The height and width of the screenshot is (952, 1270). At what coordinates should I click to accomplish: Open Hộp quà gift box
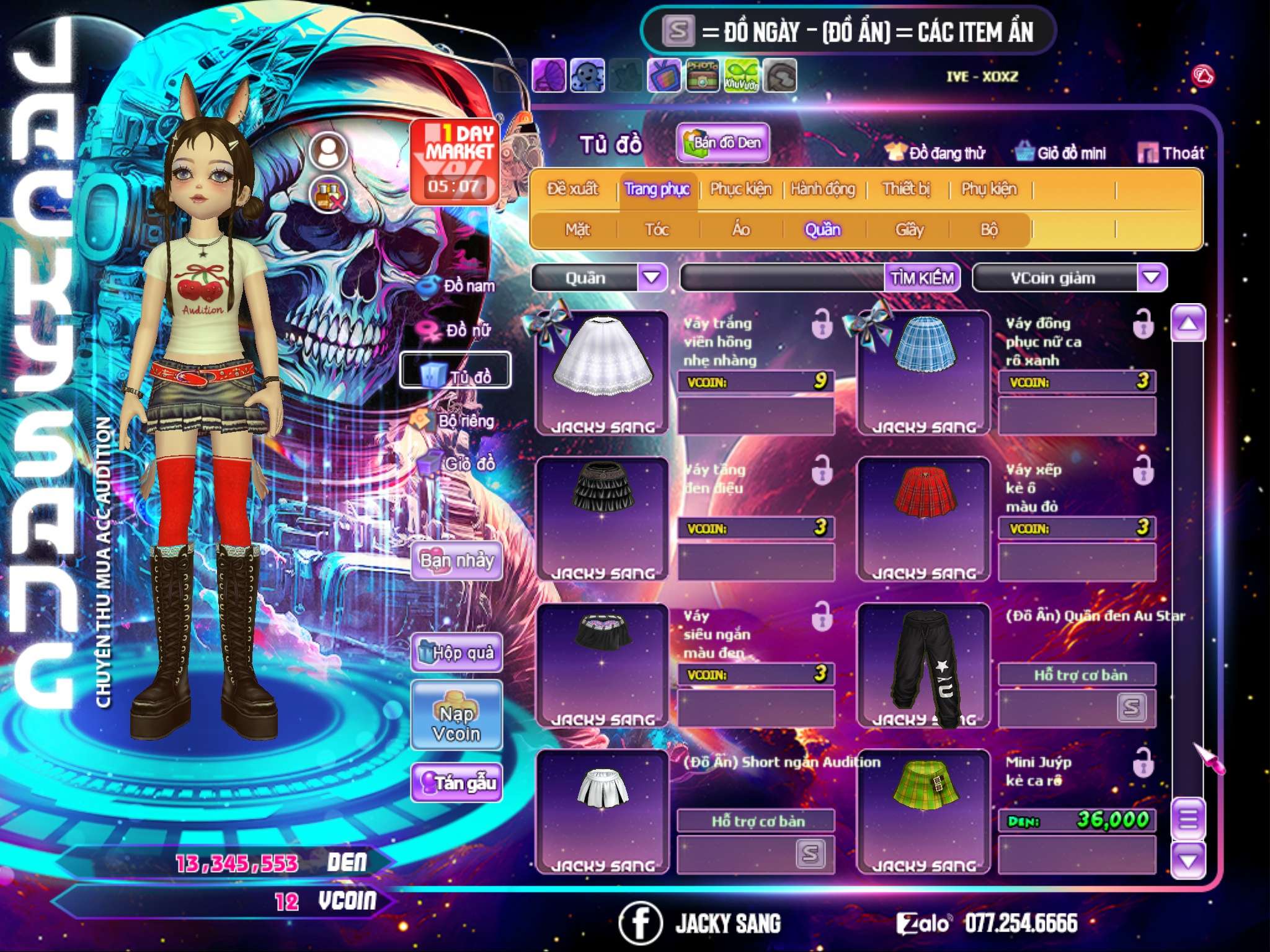click(x=456, y=653)
